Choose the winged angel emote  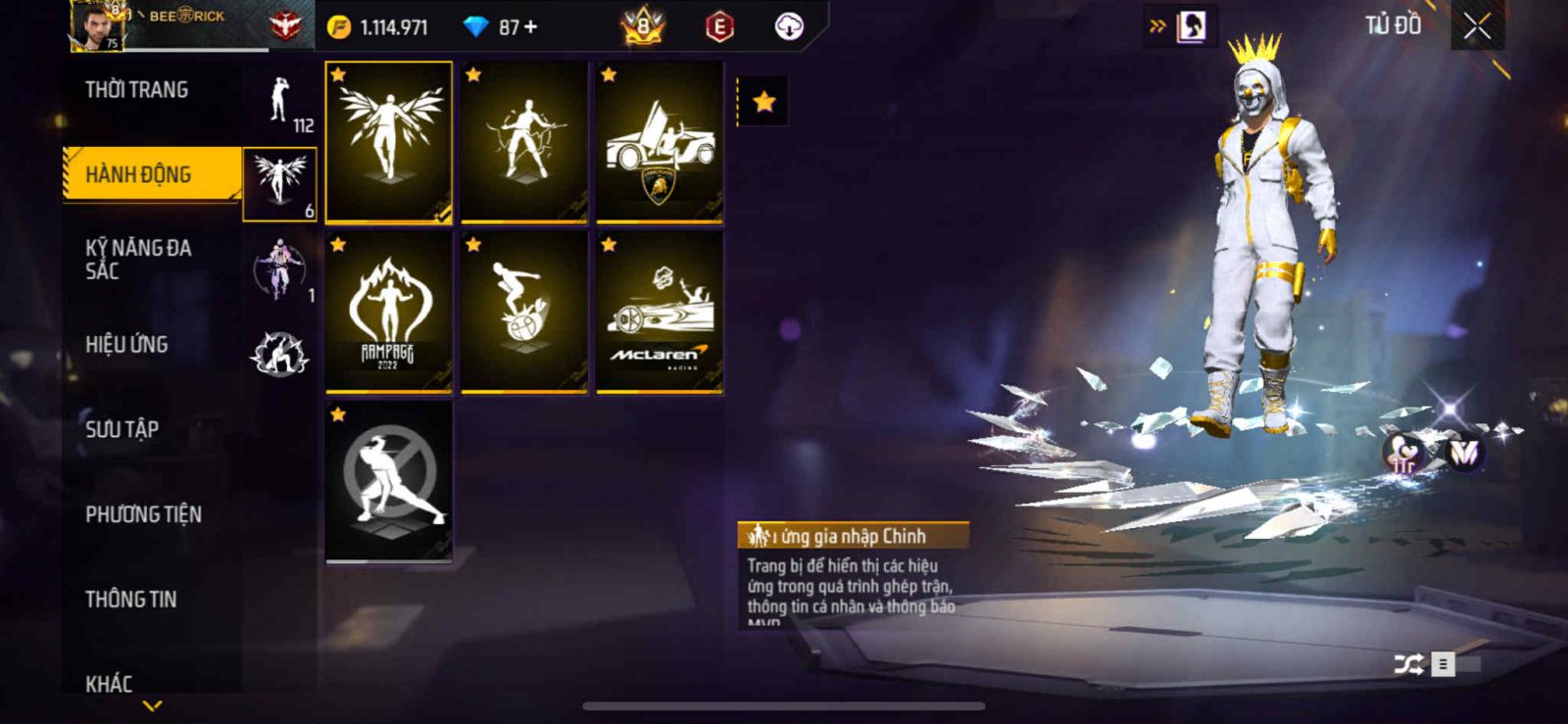[389, 142]
